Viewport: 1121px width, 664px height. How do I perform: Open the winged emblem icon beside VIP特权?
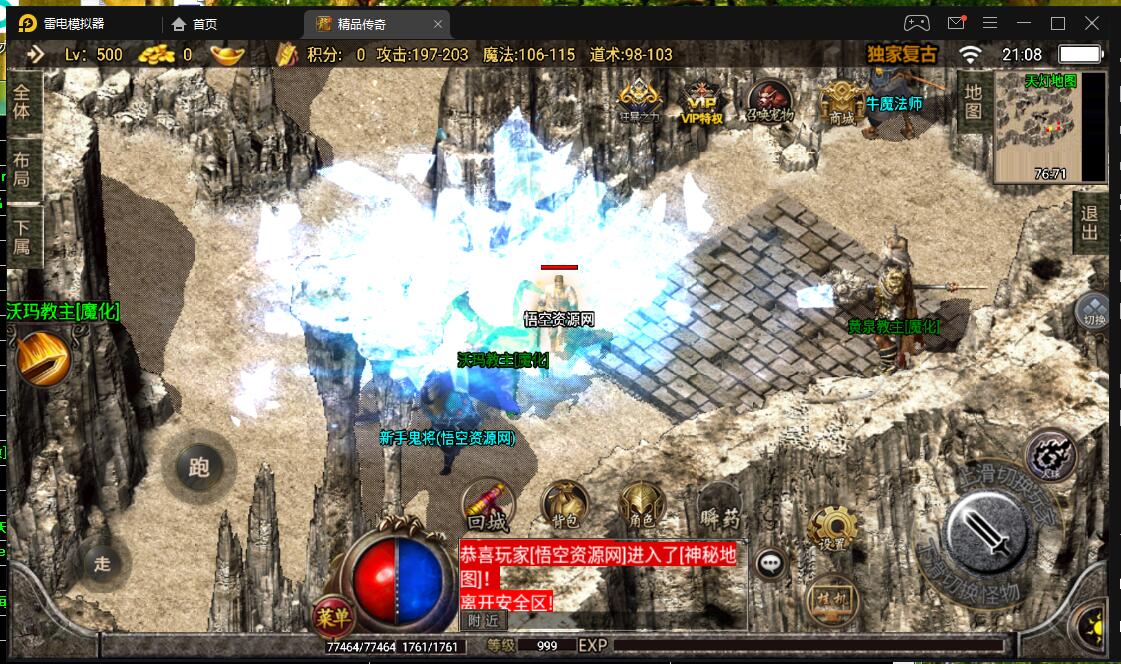640,103
